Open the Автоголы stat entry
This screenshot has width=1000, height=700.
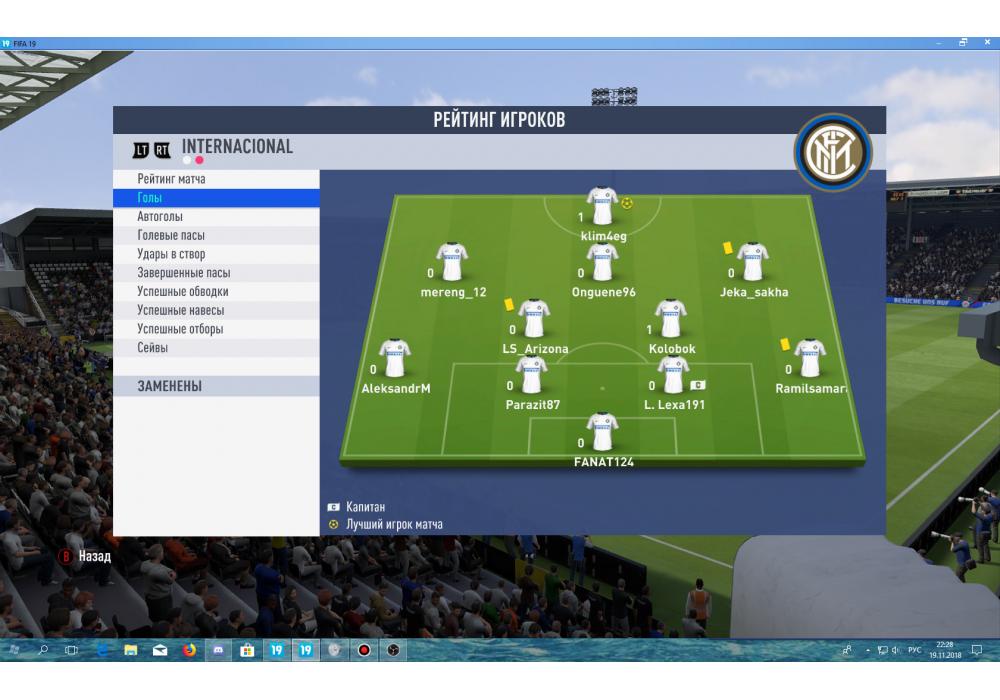[160, 217]
